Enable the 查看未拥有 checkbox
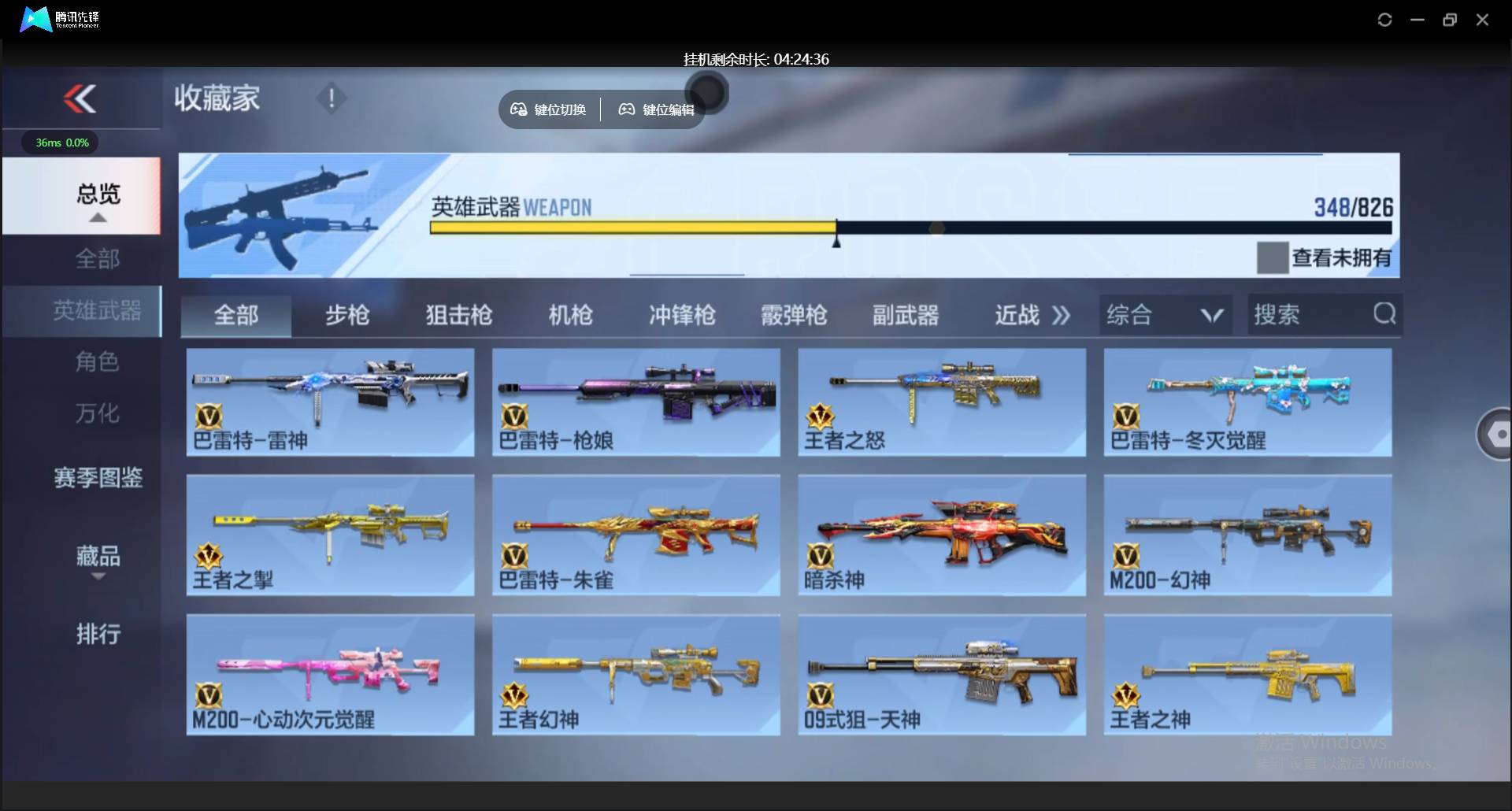 [1272, 257]
